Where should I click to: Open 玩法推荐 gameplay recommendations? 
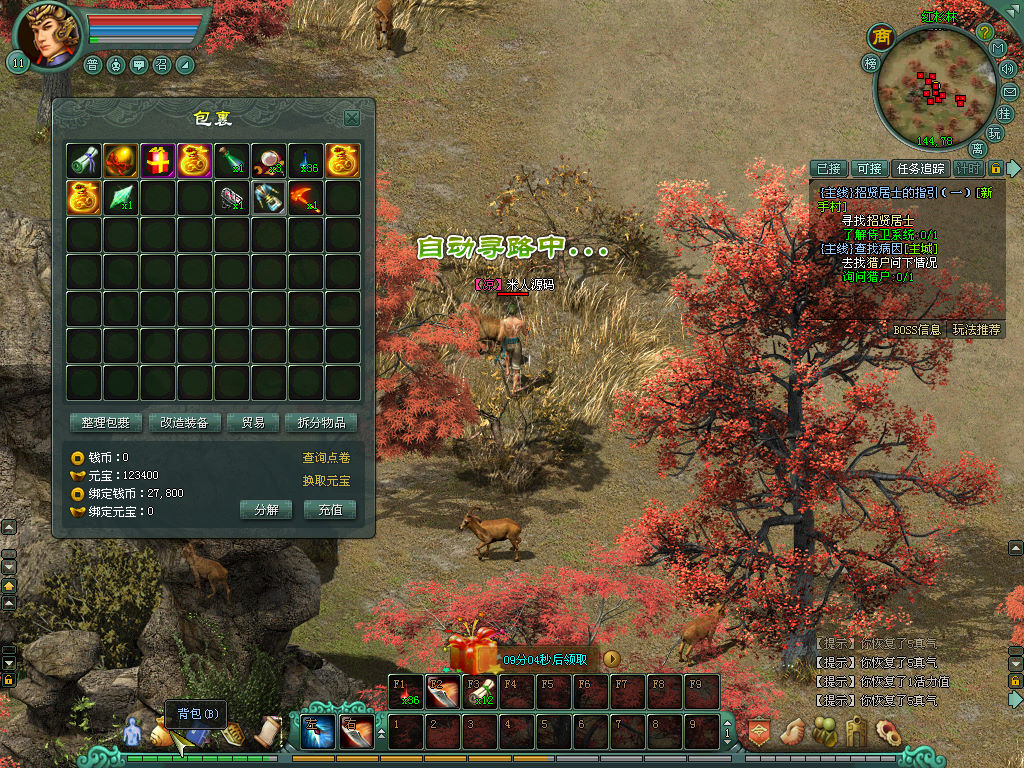click(976, 329)
